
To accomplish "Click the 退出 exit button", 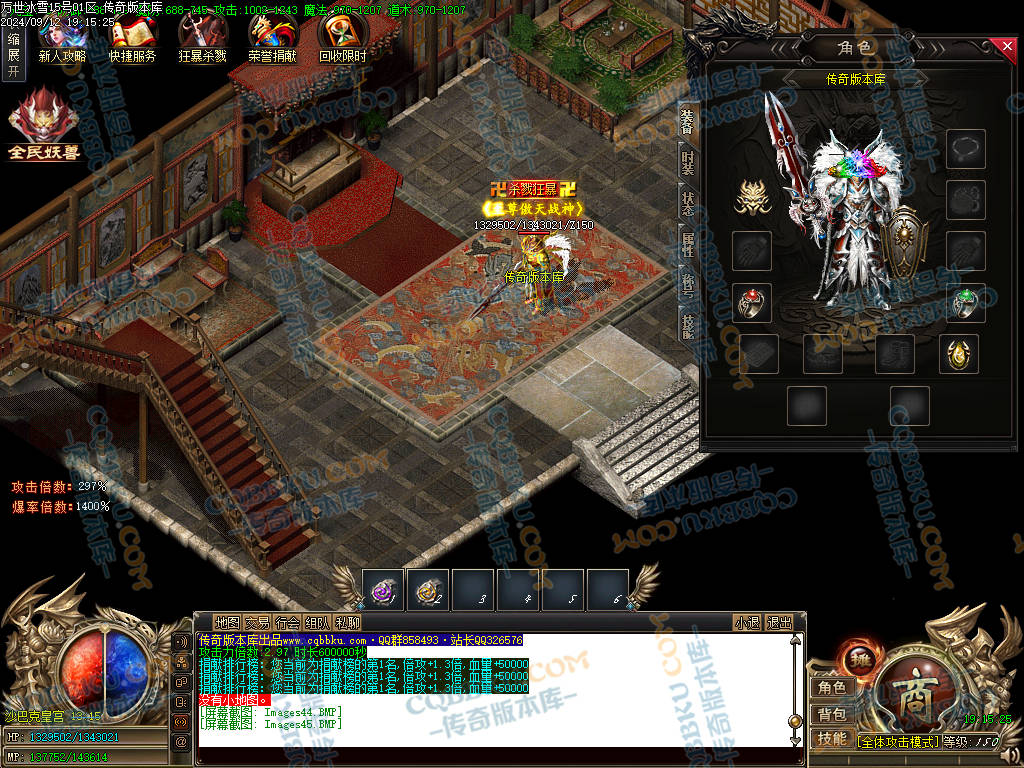I will [x=779, y=622].
